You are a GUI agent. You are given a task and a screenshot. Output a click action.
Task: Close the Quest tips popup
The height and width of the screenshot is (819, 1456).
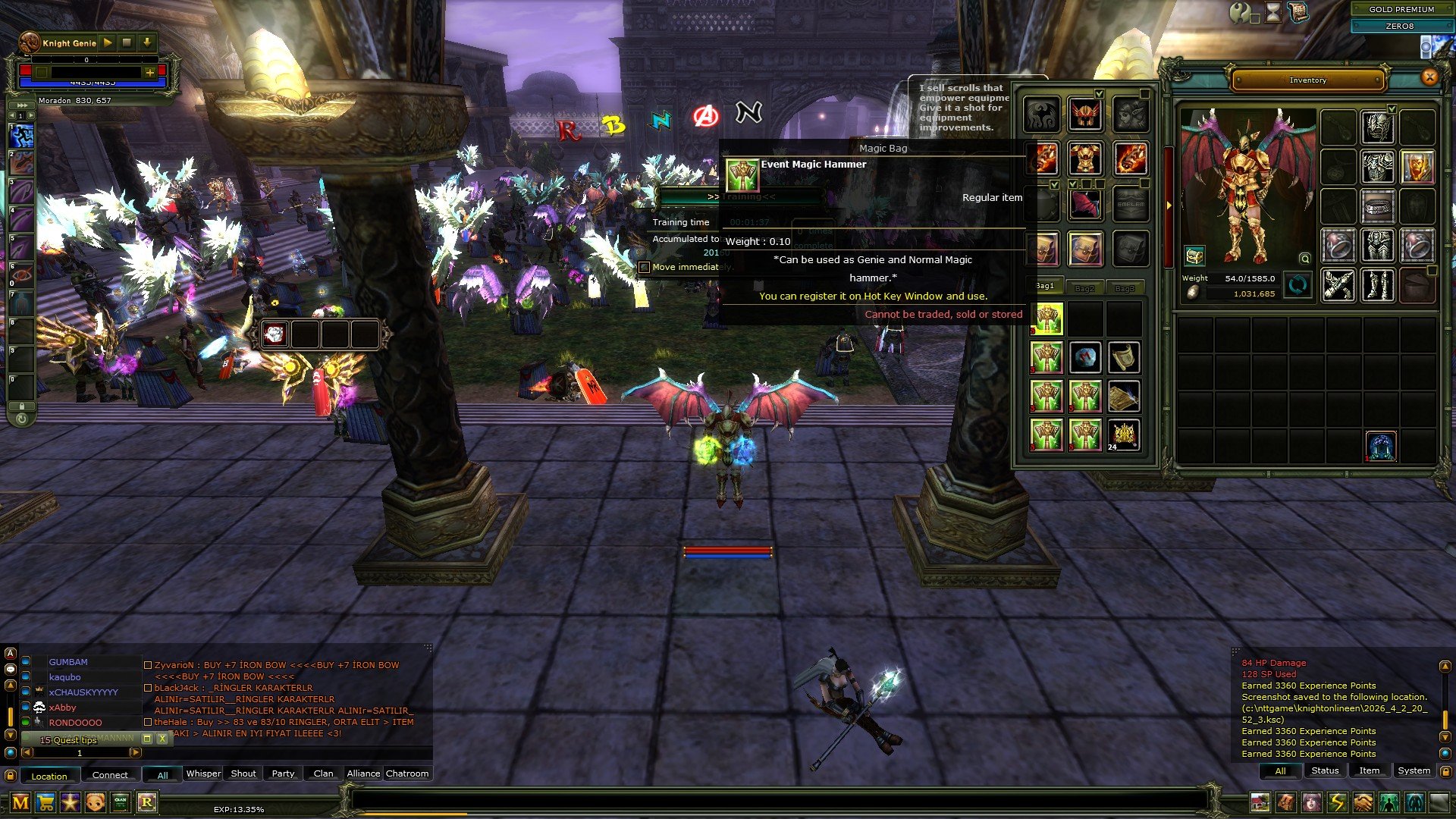click(162, 739)
